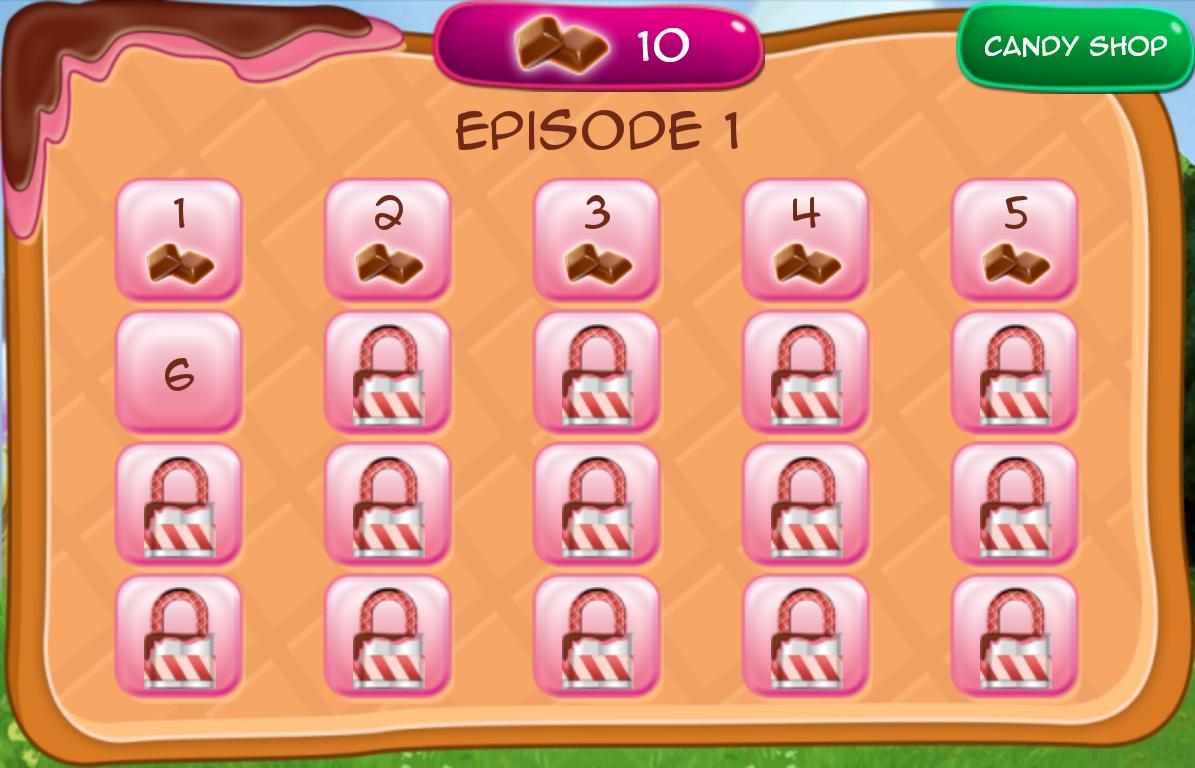Image resolution: width=1195 pixels, height=768 pixels.
Task: Choose level 2 tile
Action: tap(388, 240)
